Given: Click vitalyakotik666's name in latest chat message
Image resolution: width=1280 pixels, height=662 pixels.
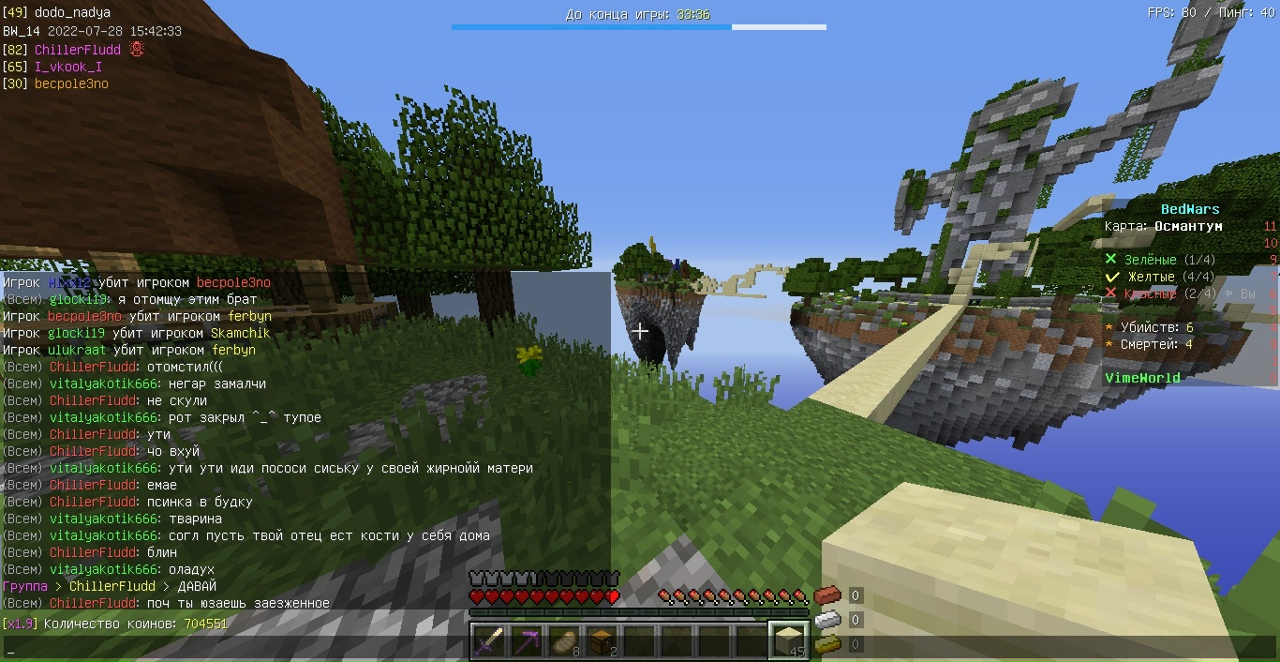Looking at the screenshot, I should (104, 570).
